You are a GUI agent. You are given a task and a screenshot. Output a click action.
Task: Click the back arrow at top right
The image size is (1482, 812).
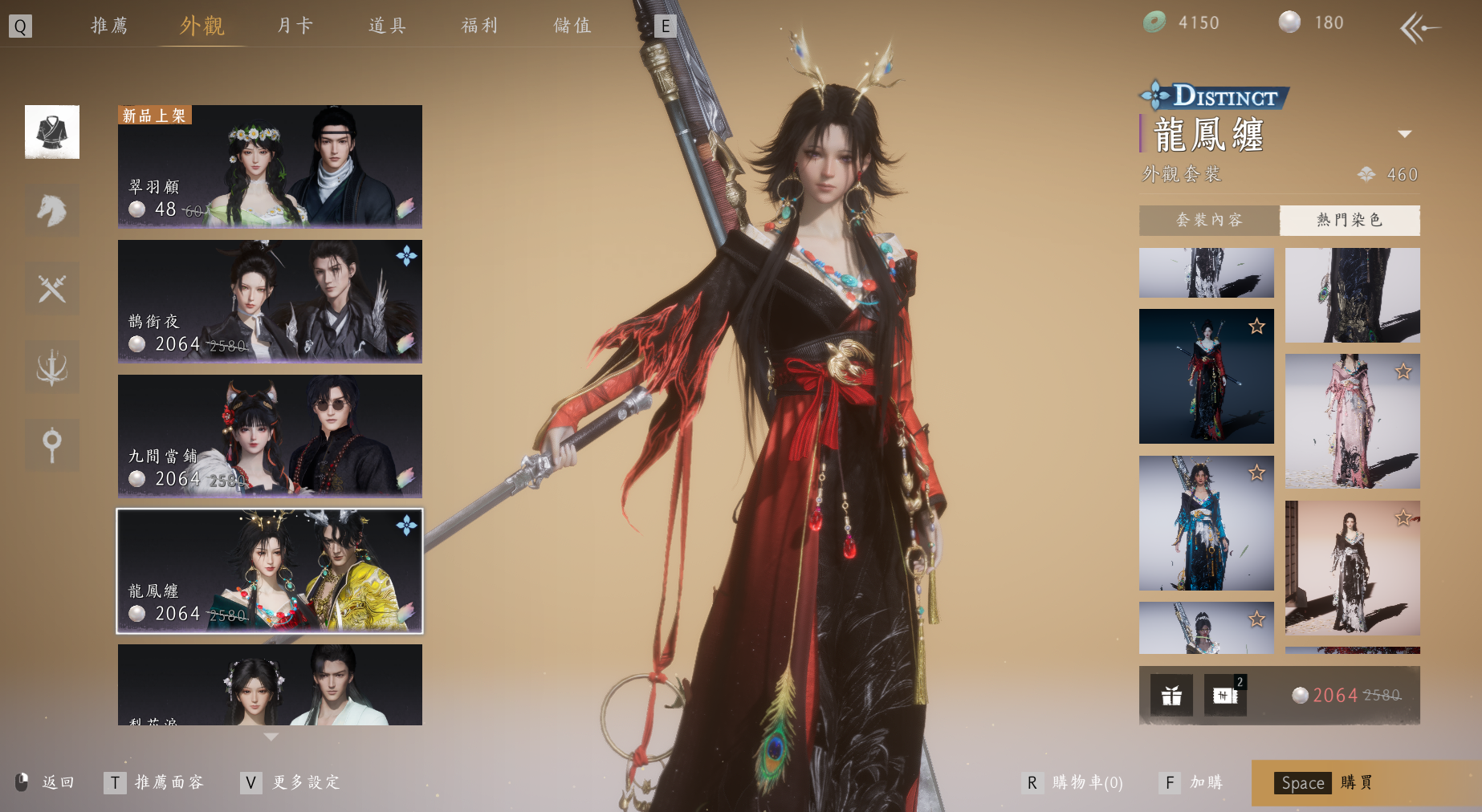pos(1419,28)
